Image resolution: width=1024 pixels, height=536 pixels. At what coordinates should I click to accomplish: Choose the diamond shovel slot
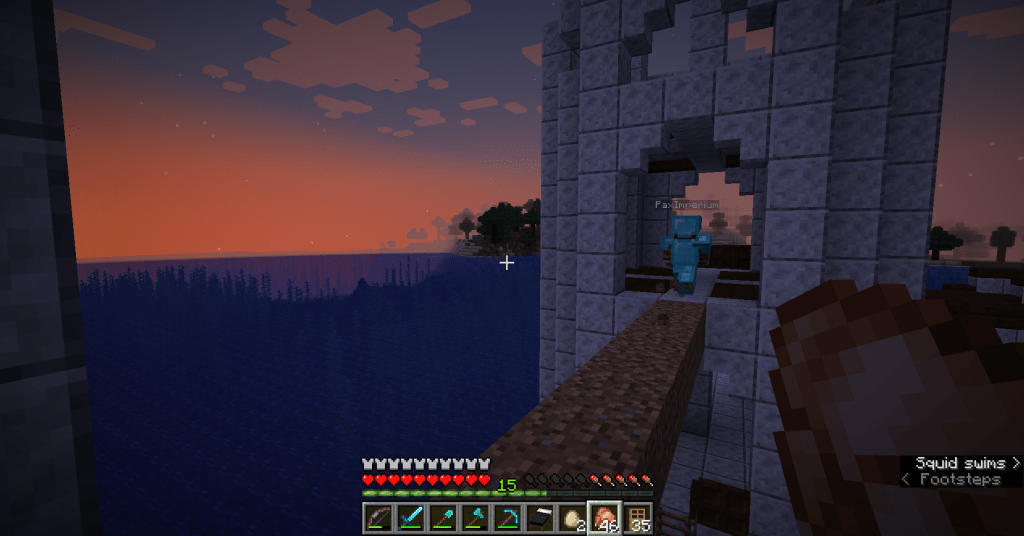coord(442,517)
